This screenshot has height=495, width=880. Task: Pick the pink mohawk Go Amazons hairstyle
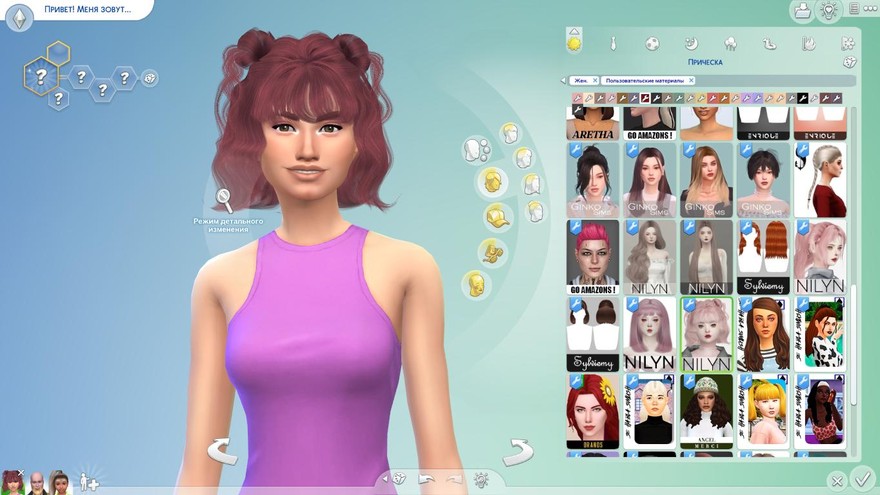coord(591,256)
